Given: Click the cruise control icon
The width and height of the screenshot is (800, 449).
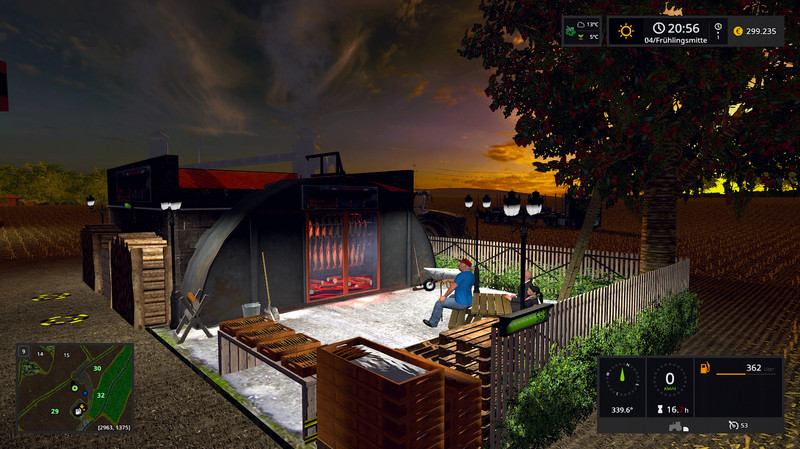Looking at the screenshot, I should 733,424.
